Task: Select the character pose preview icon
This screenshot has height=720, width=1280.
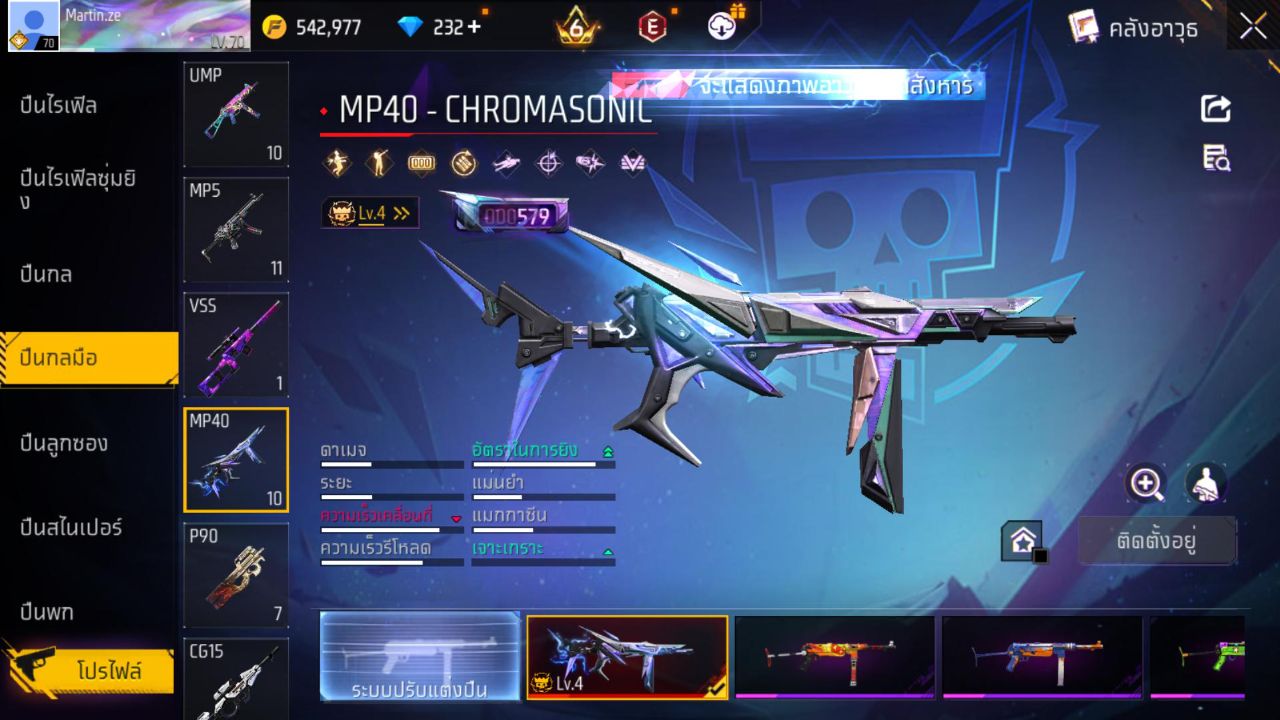Action: coord(1205,484)
